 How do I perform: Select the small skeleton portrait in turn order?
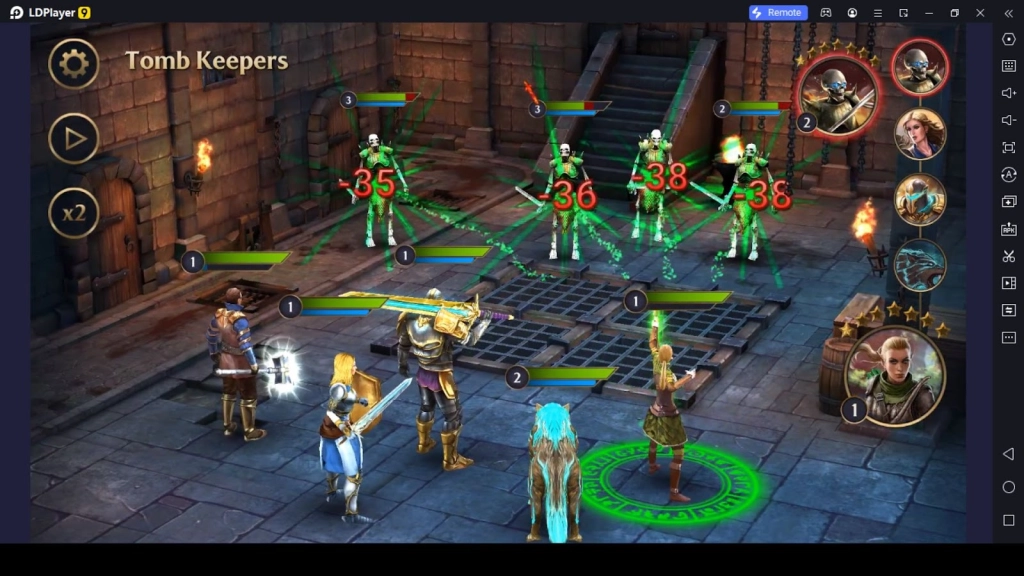[x=920, y=67]
